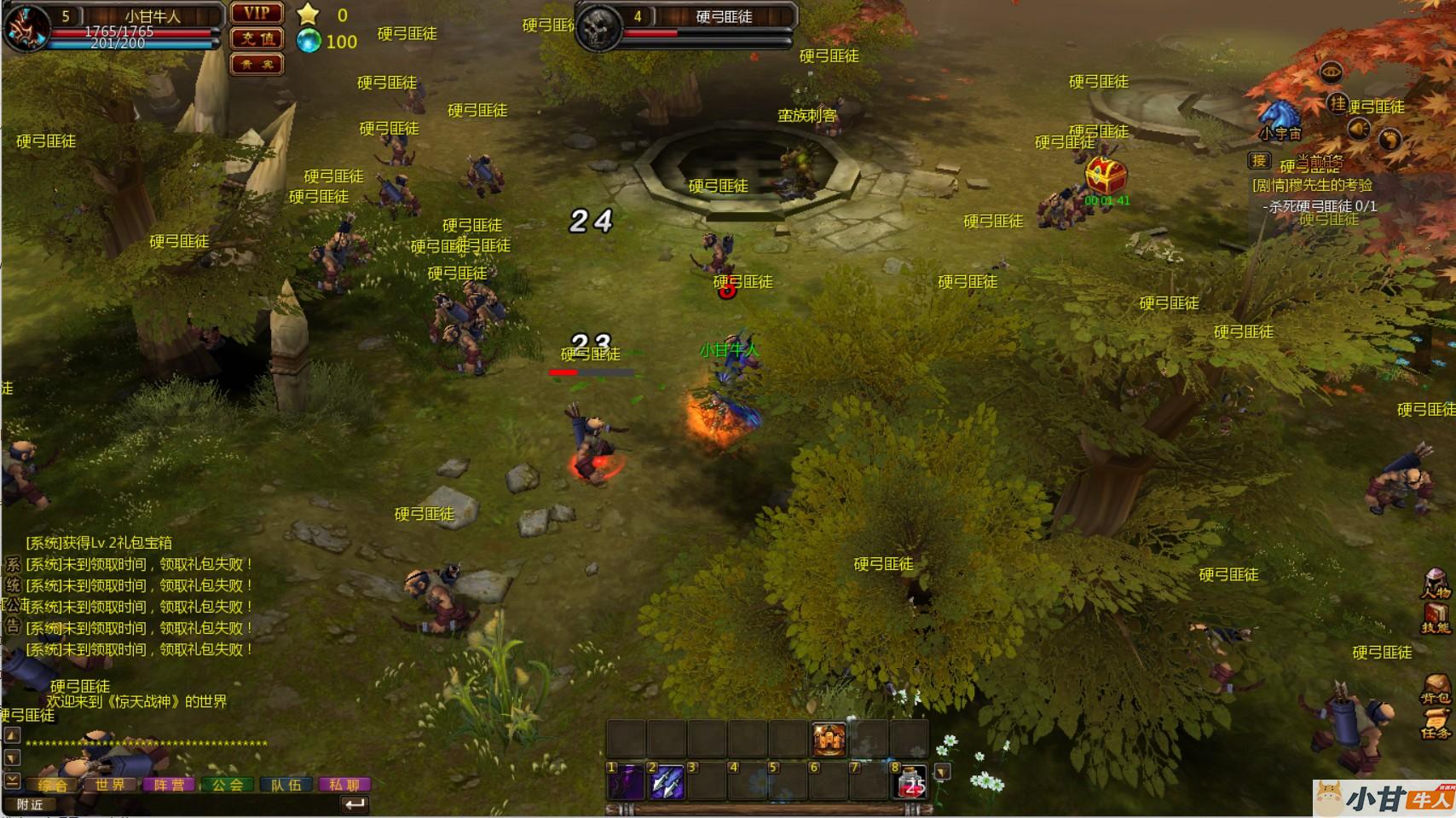Switch to the 世界 chat channel
1456x818 pixels.
pyautogui.click(x=110, y=785)
